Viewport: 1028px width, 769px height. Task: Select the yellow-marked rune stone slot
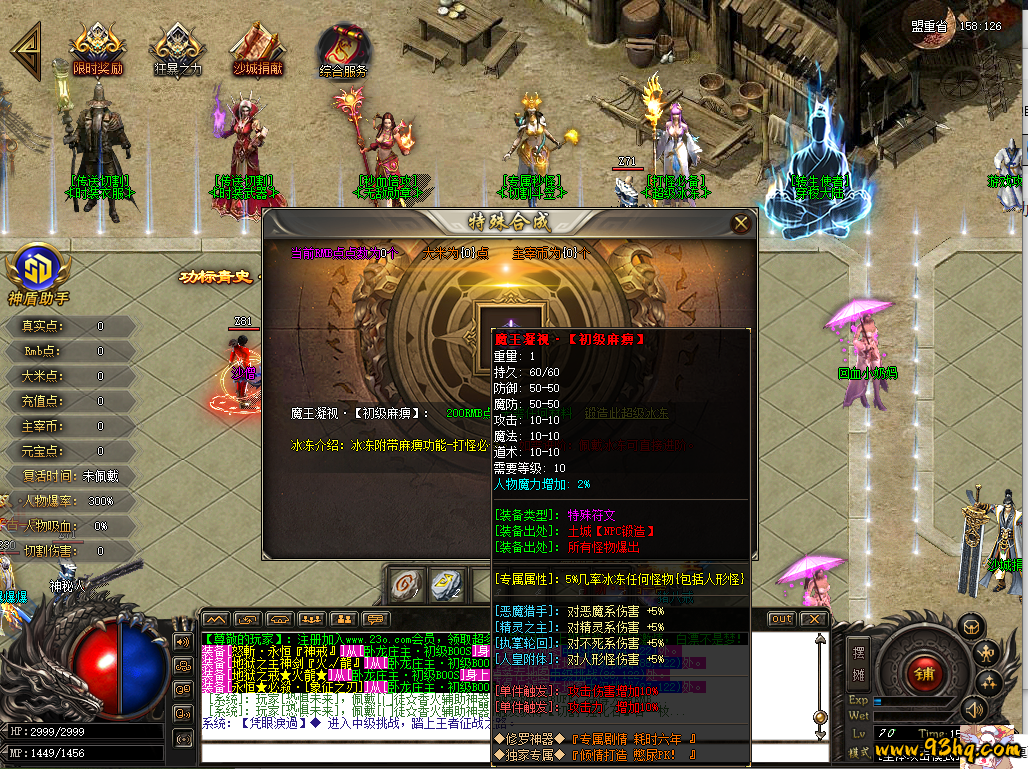[x=445, y=584]
